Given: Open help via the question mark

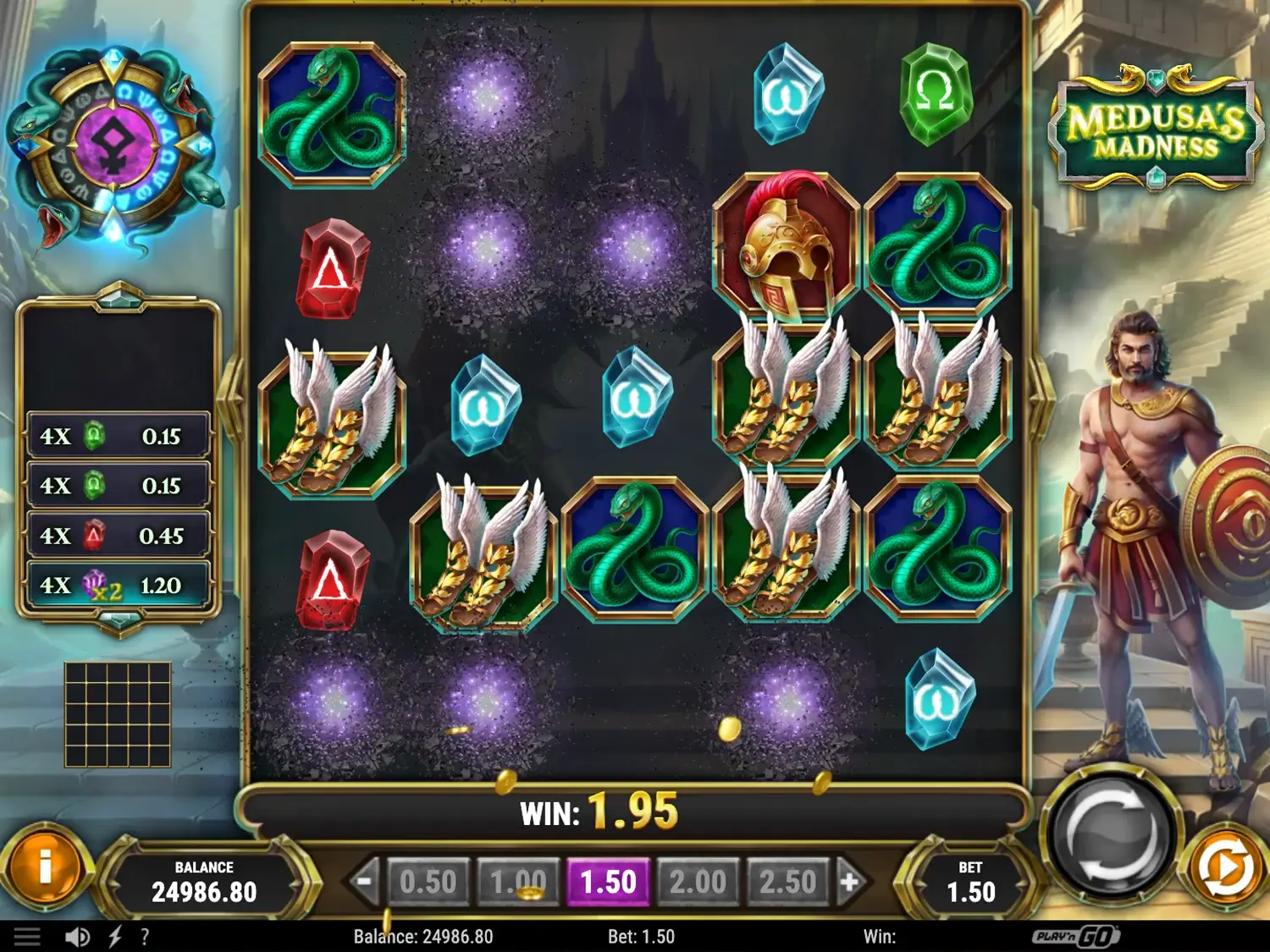Looking at the screenshot, I should point(145,937).
